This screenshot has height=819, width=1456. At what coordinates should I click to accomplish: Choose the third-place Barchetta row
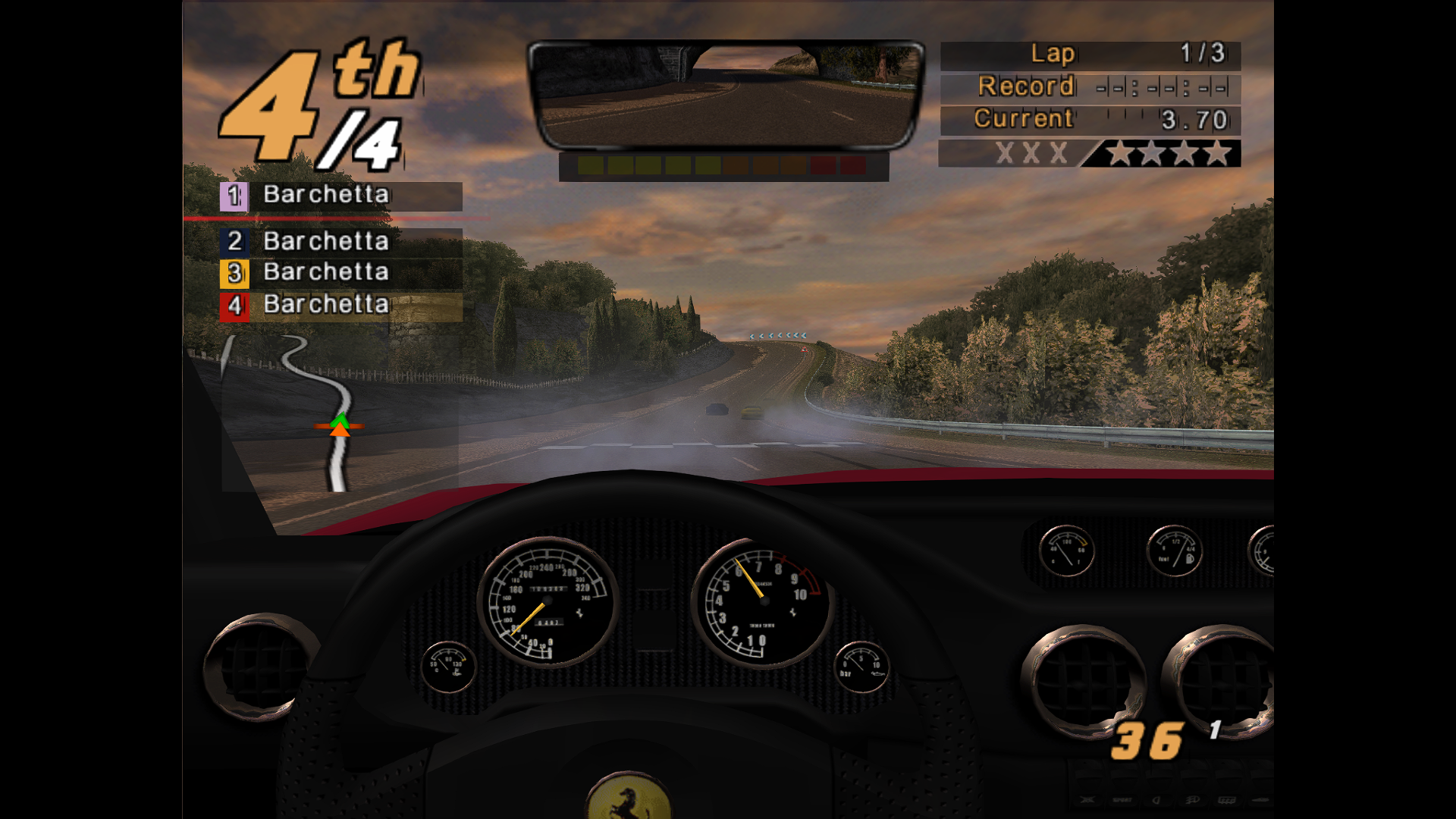[x=340, y=273]
